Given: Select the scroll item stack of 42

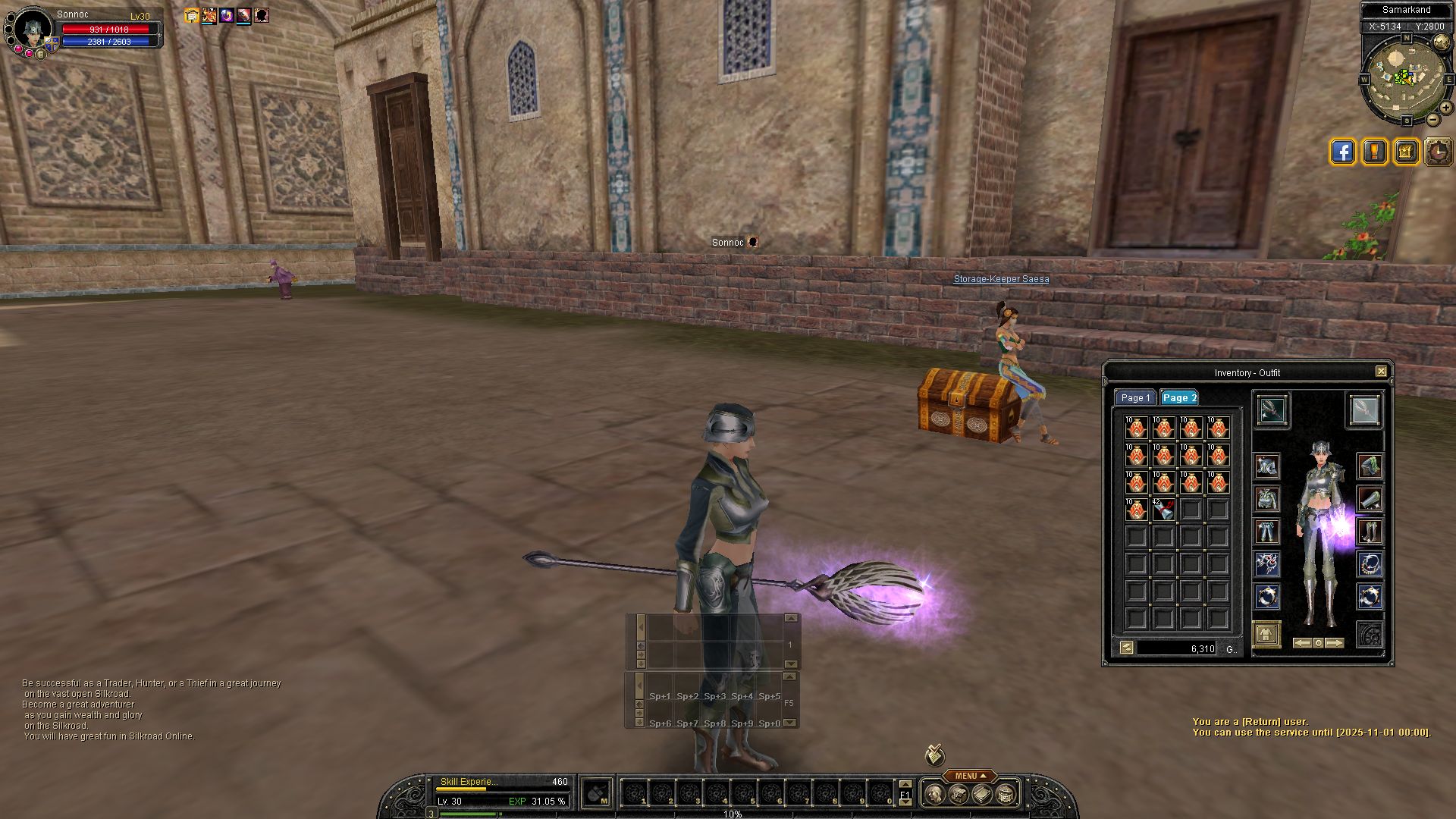Looking at the screenshot, I should [1163, 510].
